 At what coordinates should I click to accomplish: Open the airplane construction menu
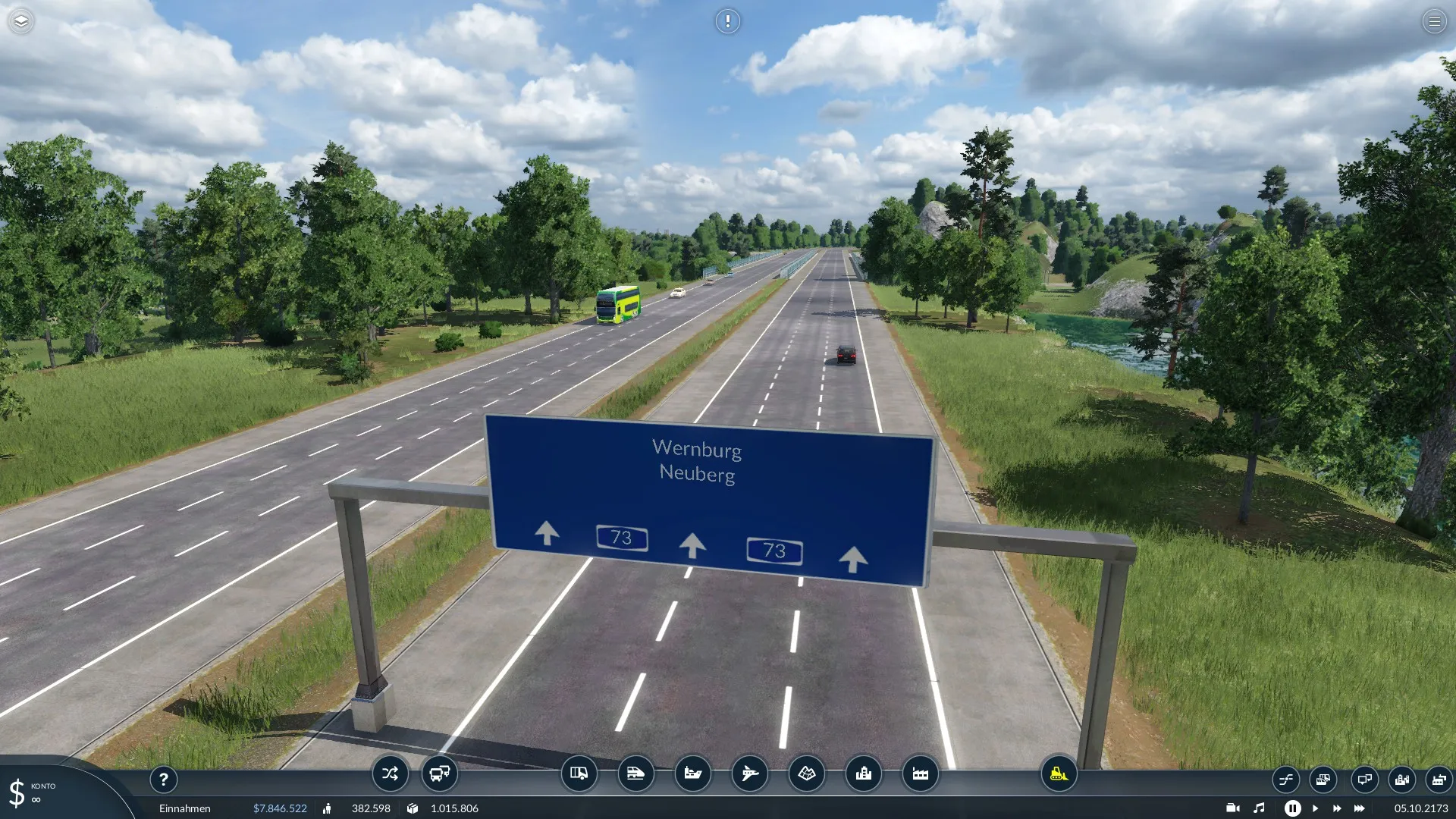point(749,773)
